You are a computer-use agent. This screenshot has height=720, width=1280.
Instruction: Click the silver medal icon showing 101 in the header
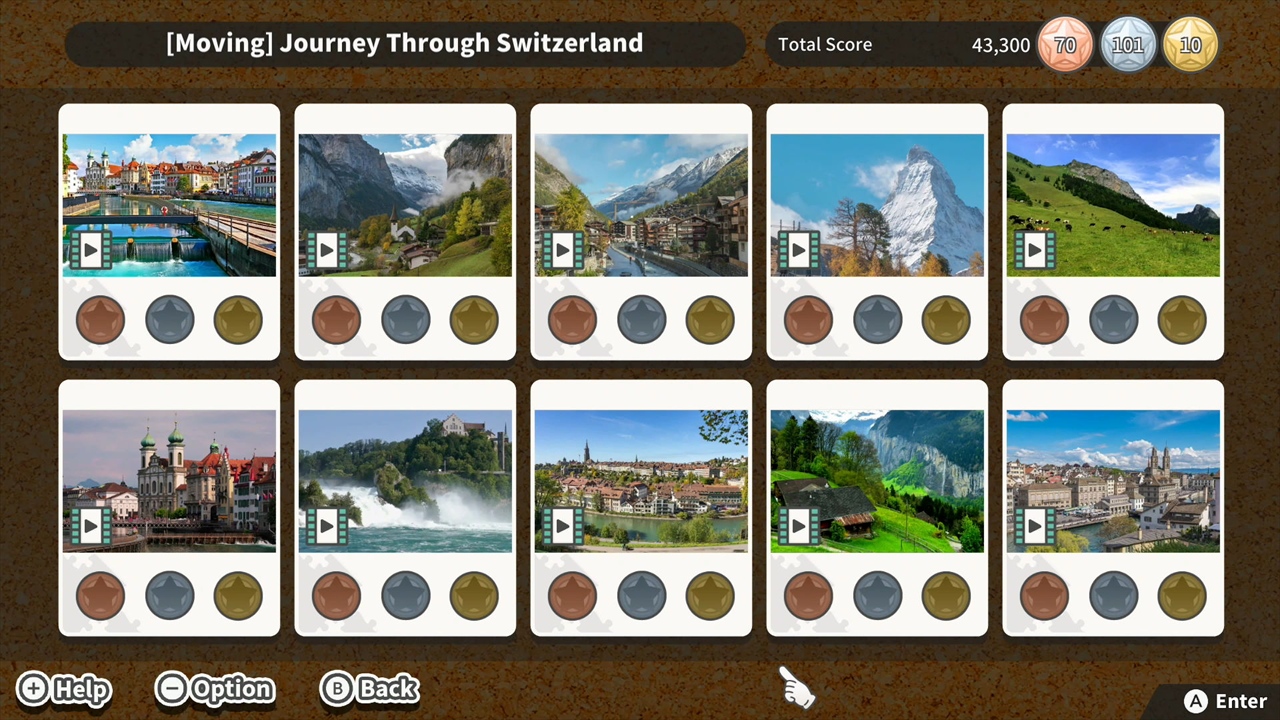(1128, 44)
